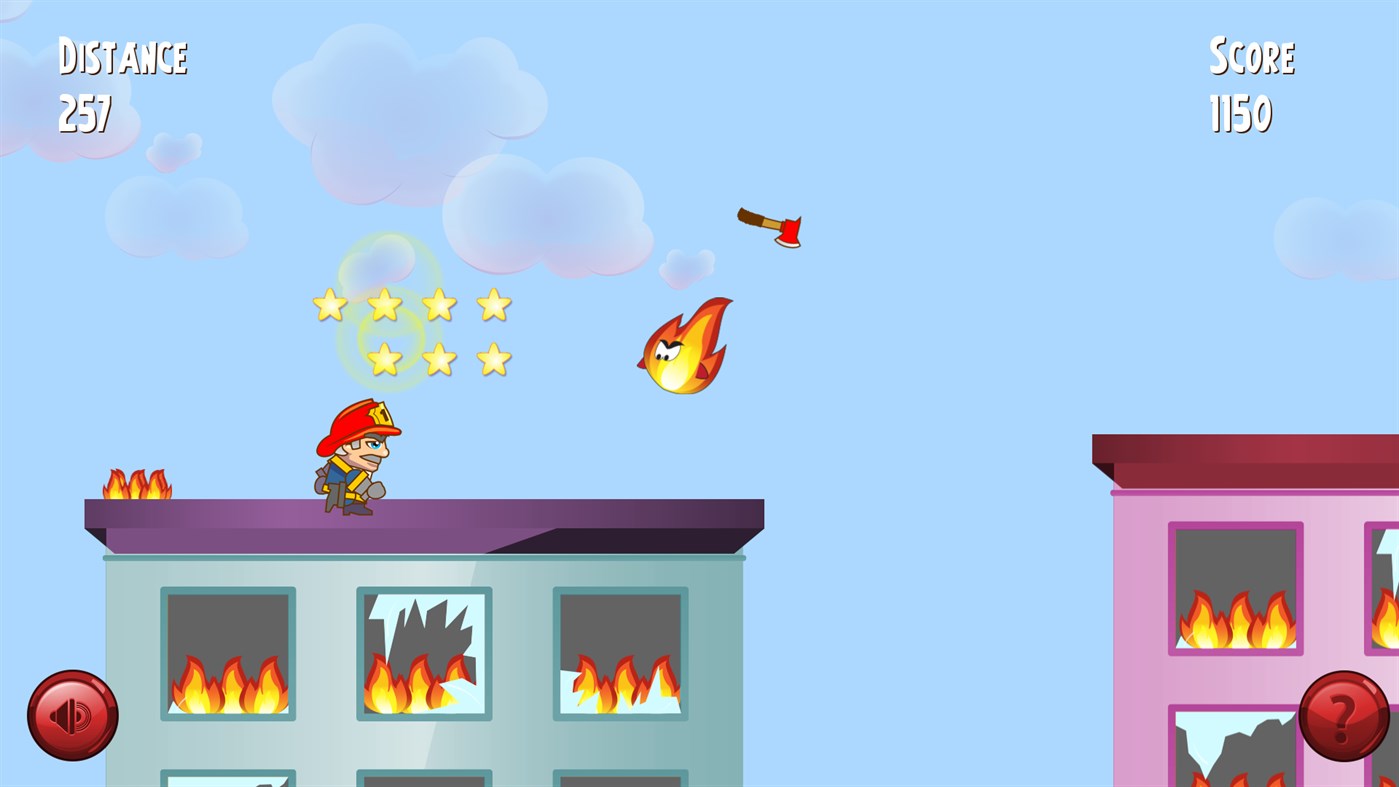The width and height of the screenshot is (1399, 787).
Task: Click the leftmost window on the bottom floor
Action: tap(227, 780)
